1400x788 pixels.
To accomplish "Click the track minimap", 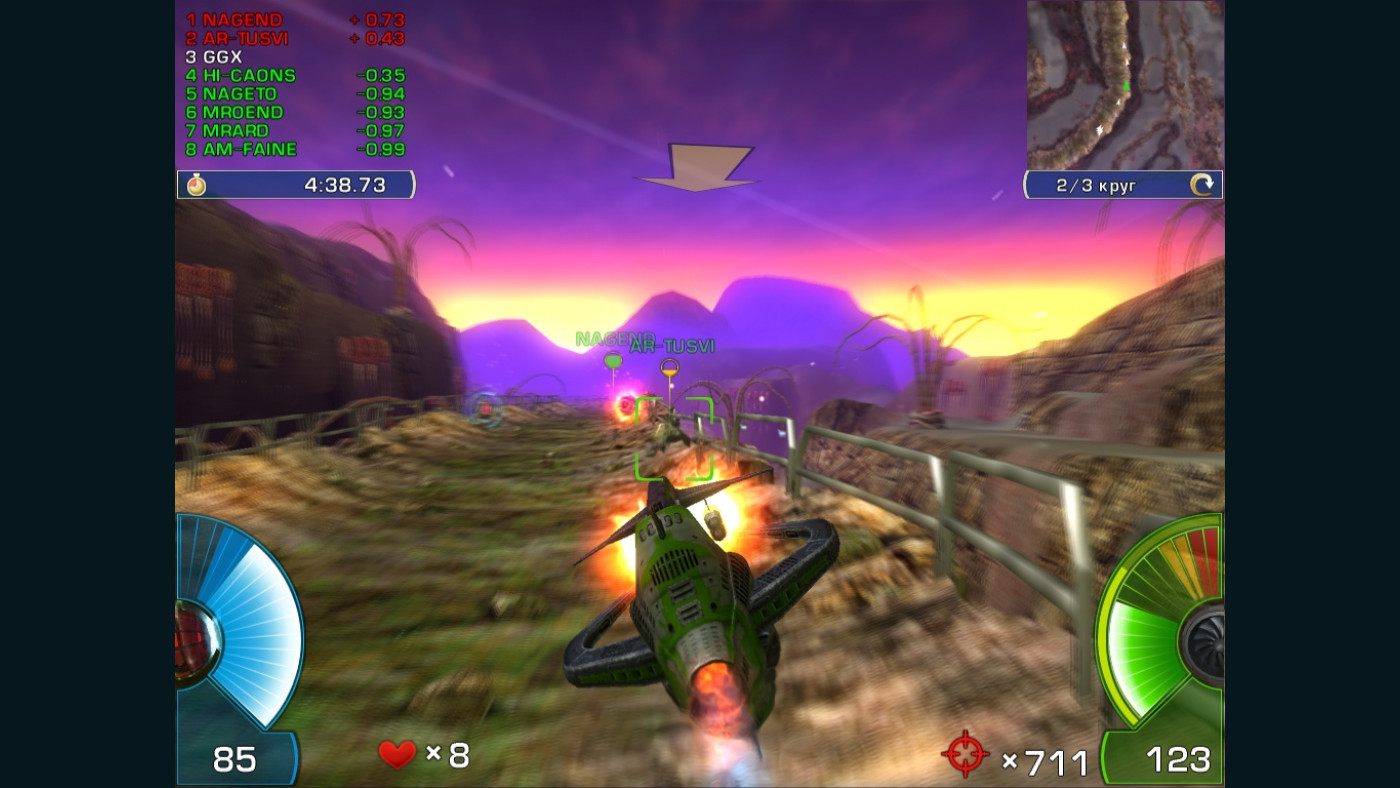I will (x=1125, y=85).
